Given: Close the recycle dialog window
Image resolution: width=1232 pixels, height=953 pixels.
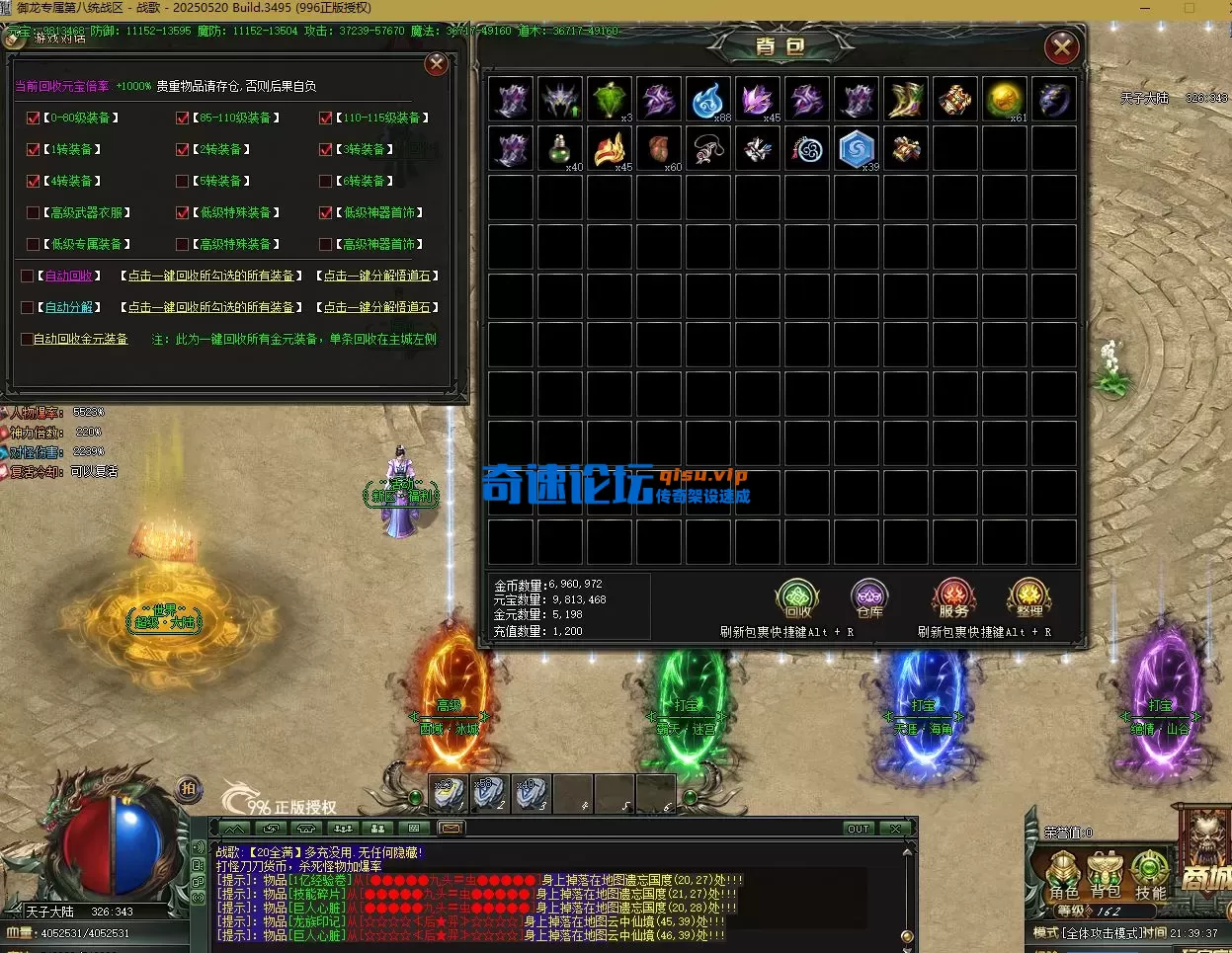Looking at the screenshot, I should pyautogui.click(x=436, y=65).
